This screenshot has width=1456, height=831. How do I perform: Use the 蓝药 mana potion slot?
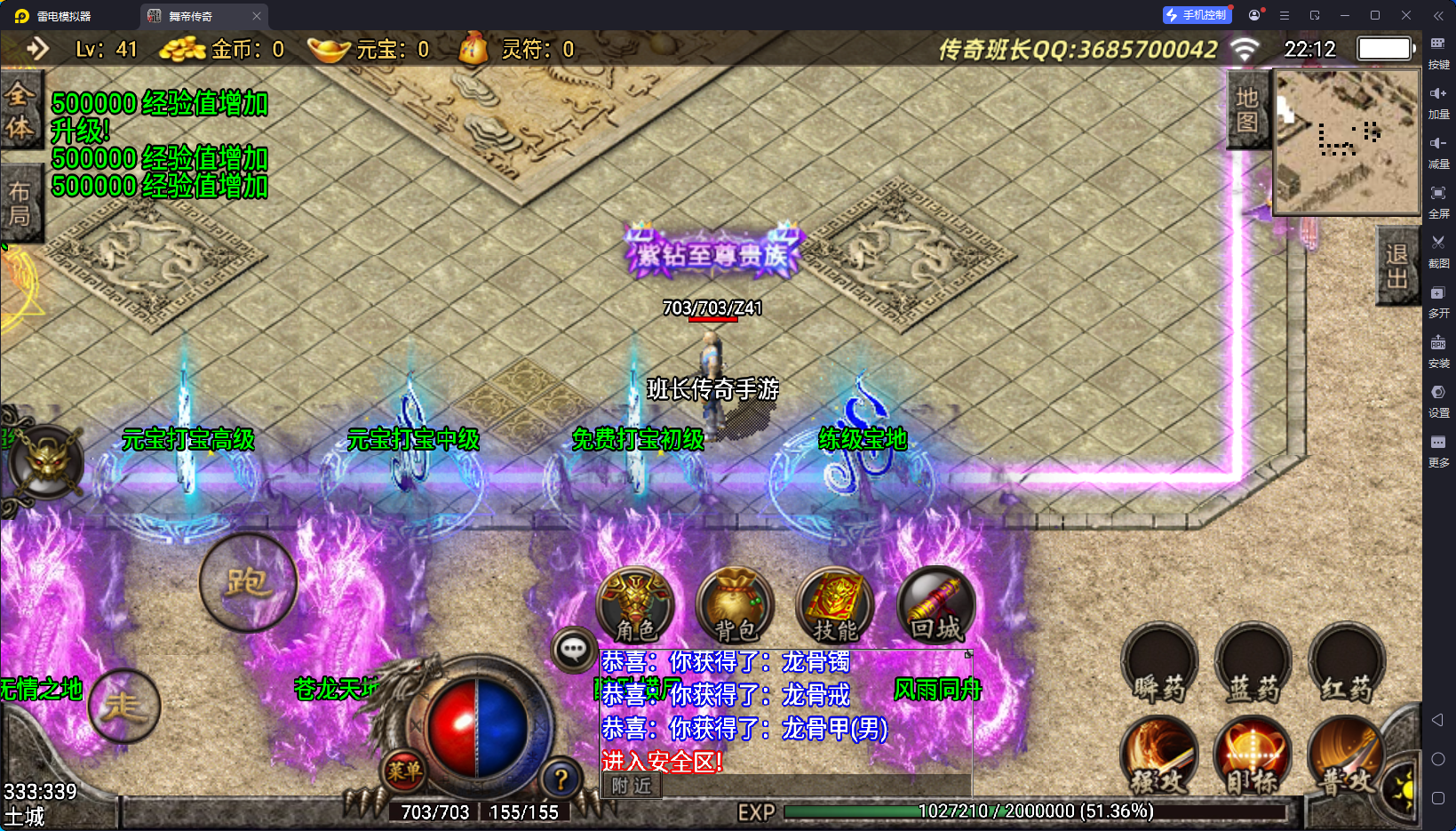pos(1253,663)
